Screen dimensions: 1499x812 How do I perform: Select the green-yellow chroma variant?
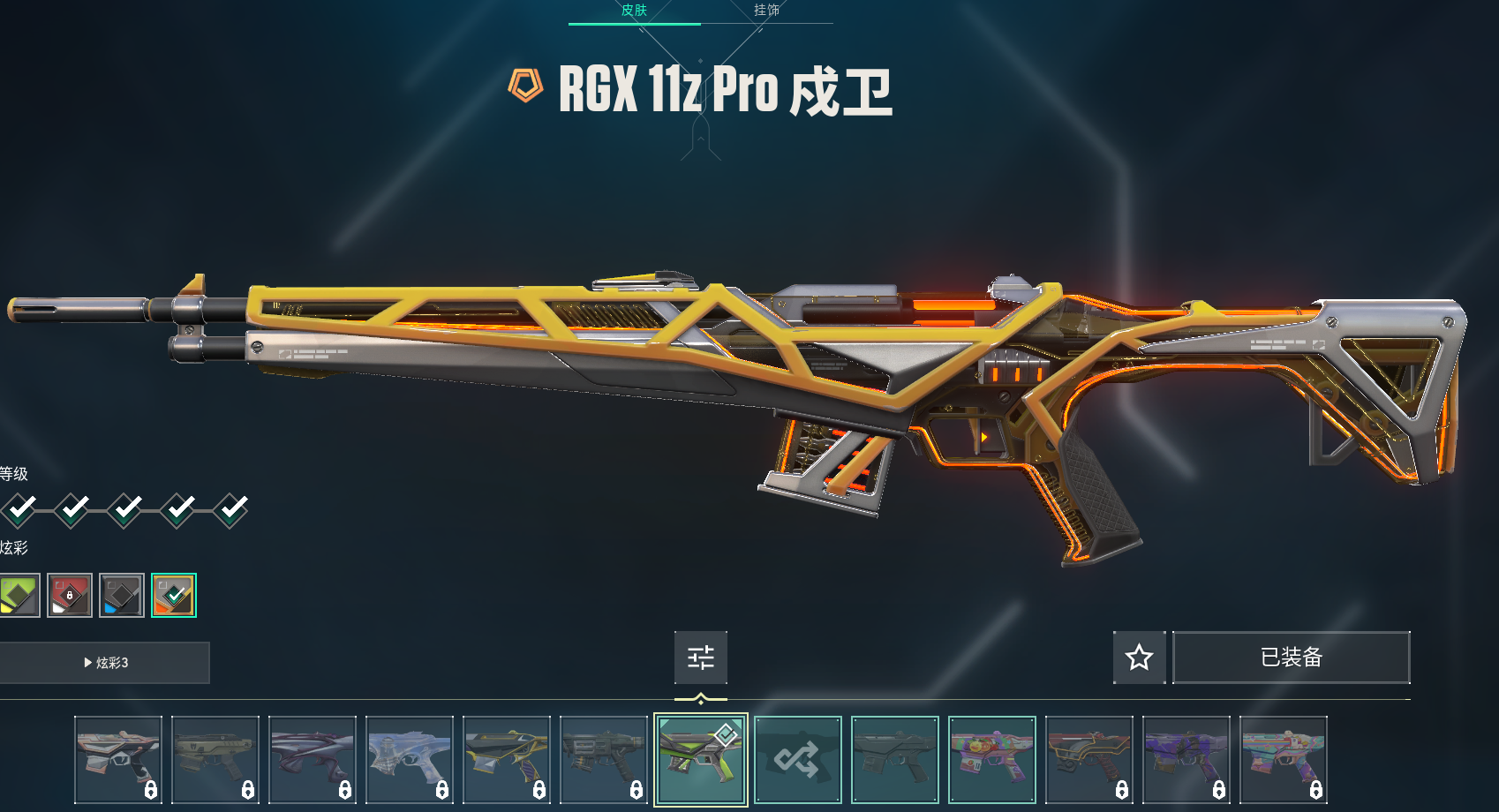point(19,595)
